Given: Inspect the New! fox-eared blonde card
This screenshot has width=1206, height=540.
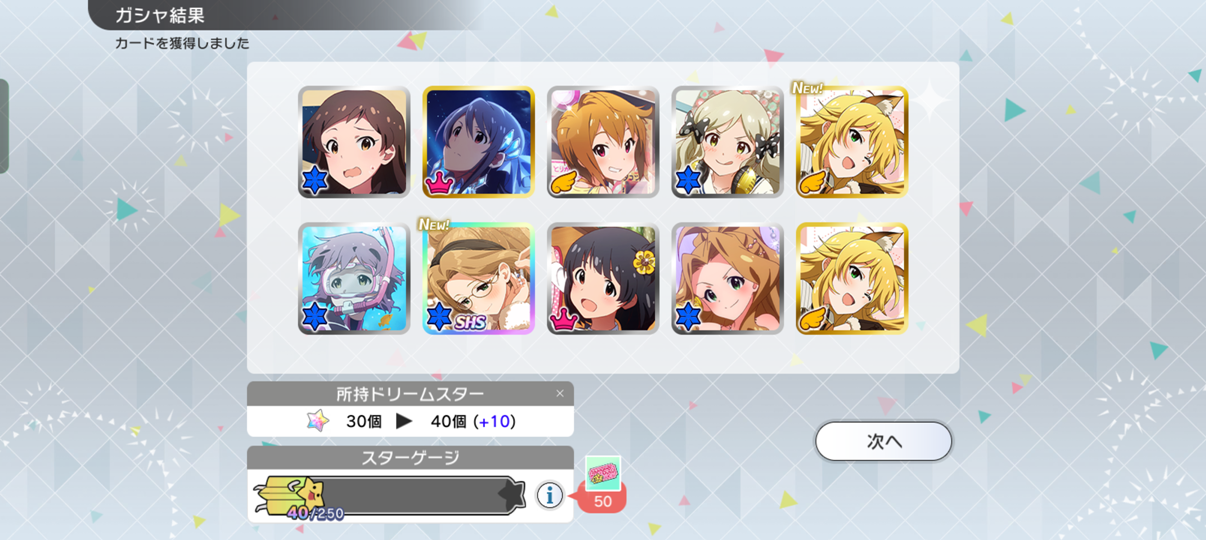Looking at the screenshot, I should click(852, 142).
